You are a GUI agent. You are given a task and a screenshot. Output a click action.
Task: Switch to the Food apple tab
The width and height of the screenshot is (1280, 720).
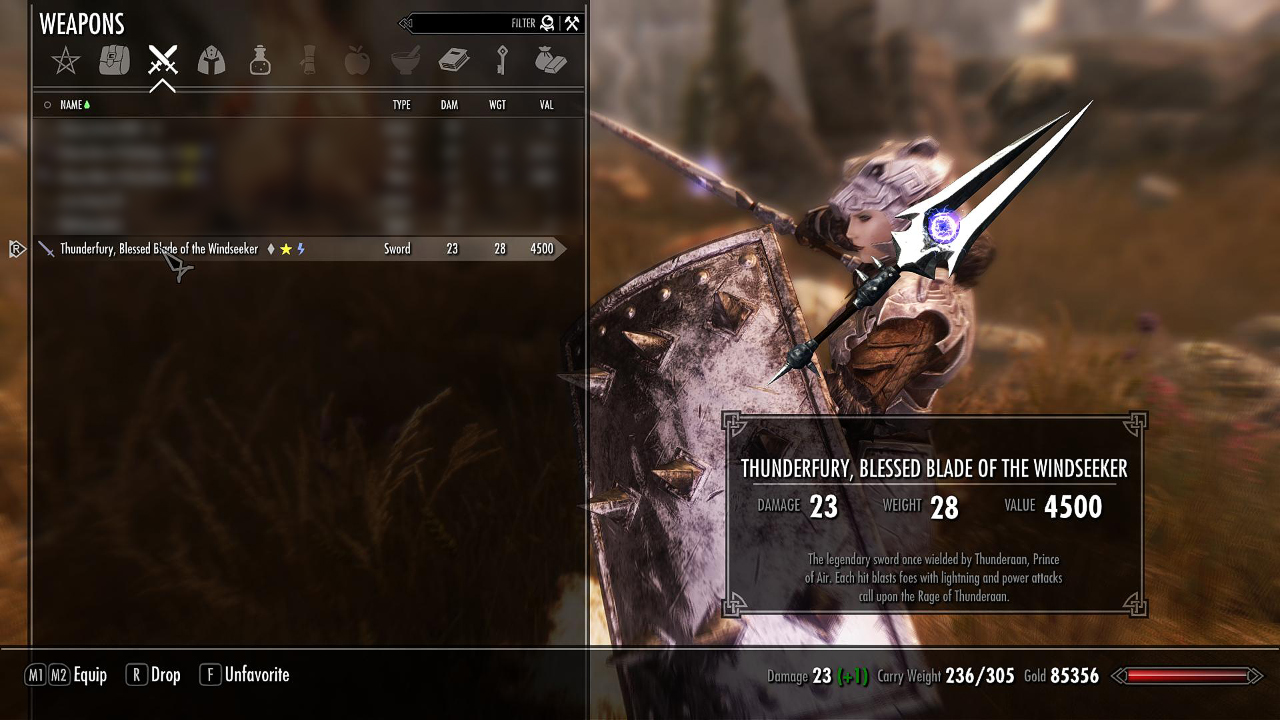(x=356, y=62)
